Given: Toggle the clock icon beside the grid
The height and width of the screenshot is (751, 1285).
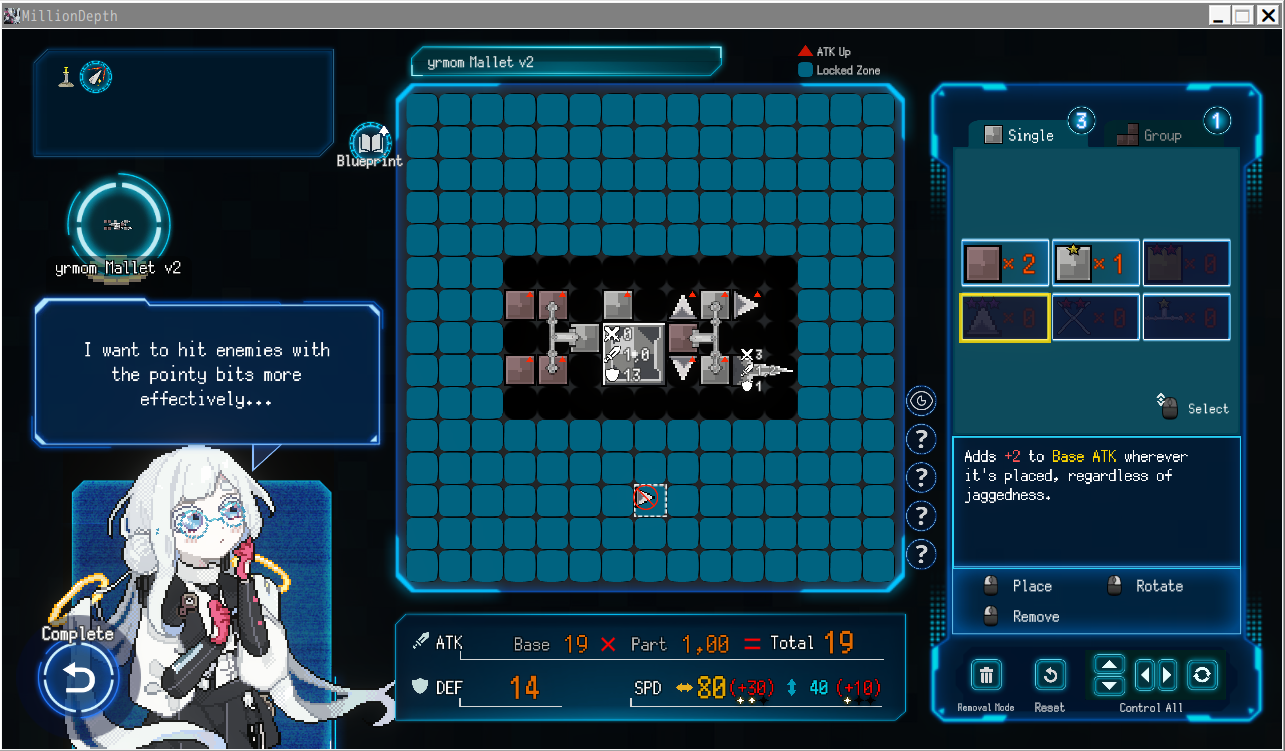Looking at the screenshot, I should 921,400.
